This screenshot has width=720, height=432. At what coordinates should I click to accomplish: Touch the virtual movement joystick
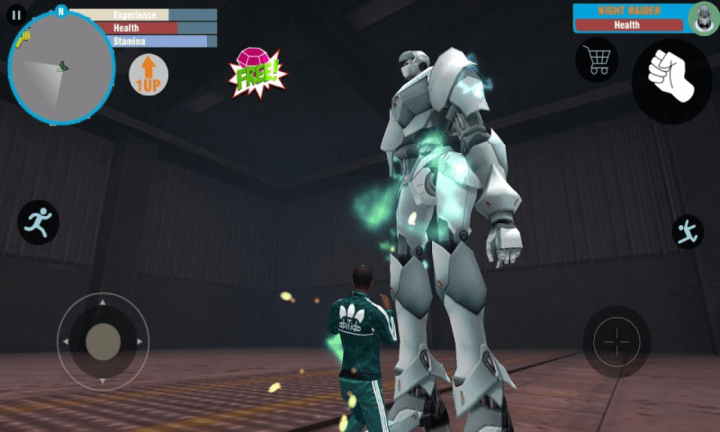coord(103,341)
